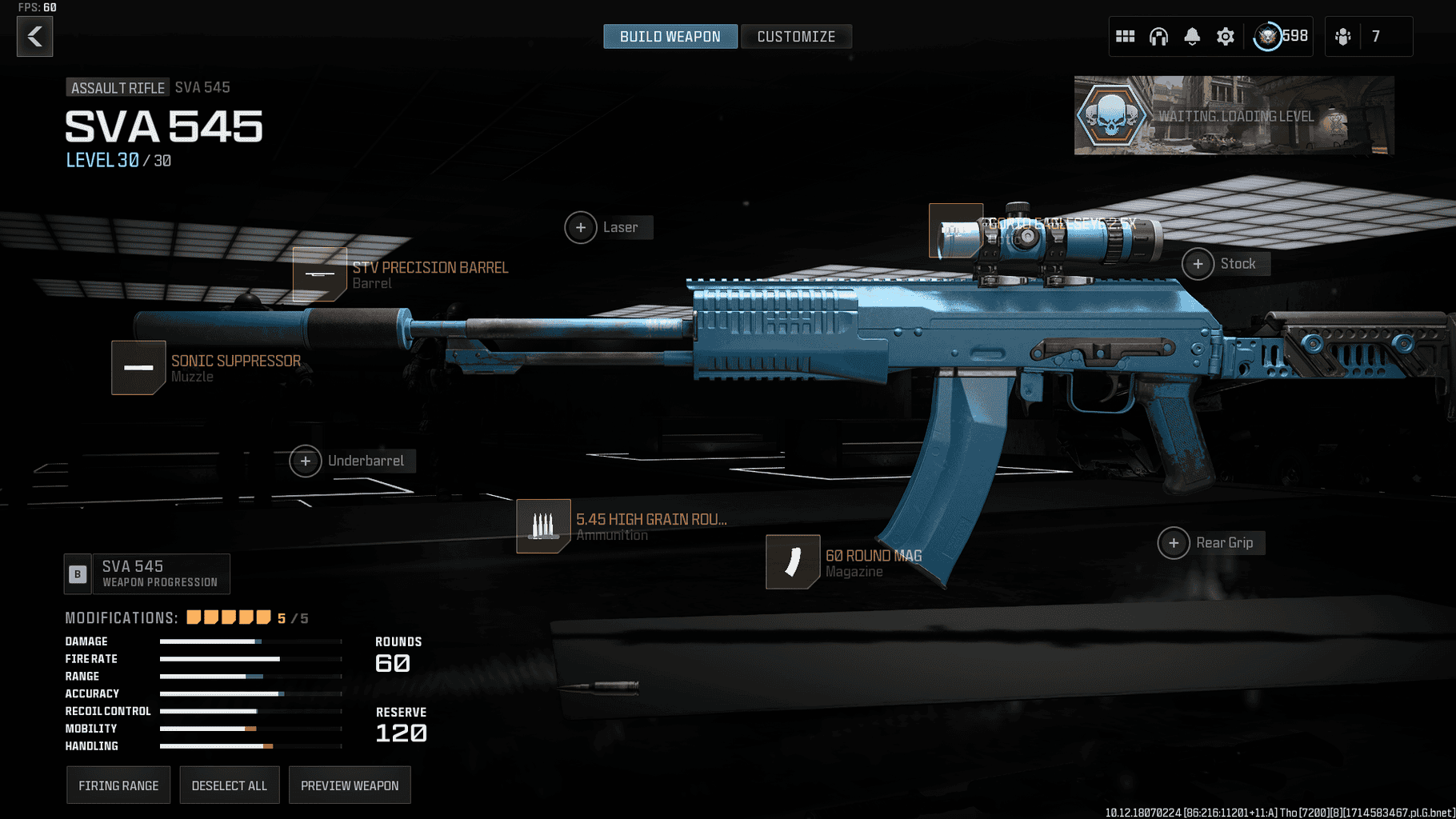Click the Deselect All button
Image resolution: width=1456 pixels, height=819 pixels.
(230, 785)
